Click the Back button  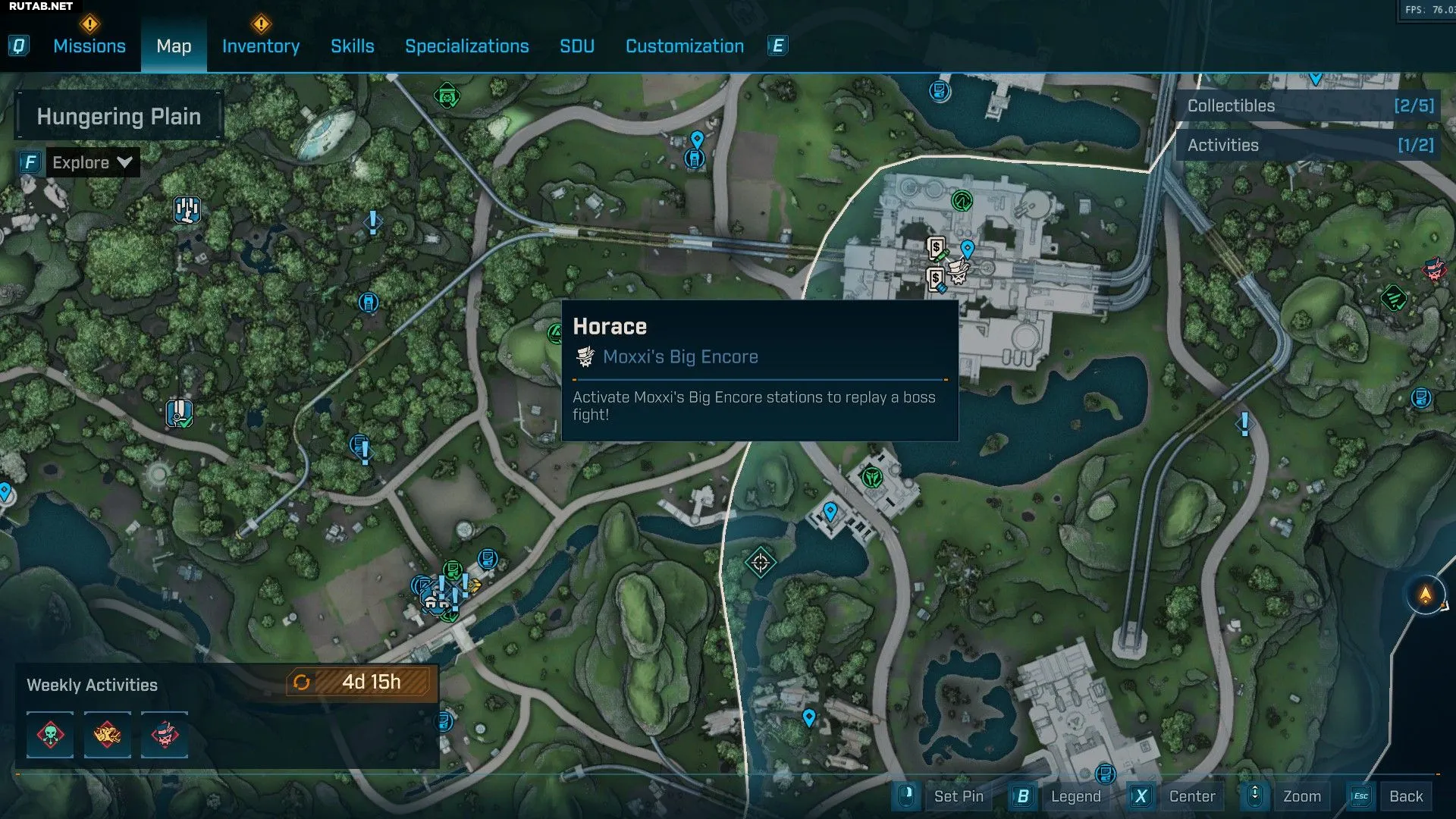(x=1405, y=796)
